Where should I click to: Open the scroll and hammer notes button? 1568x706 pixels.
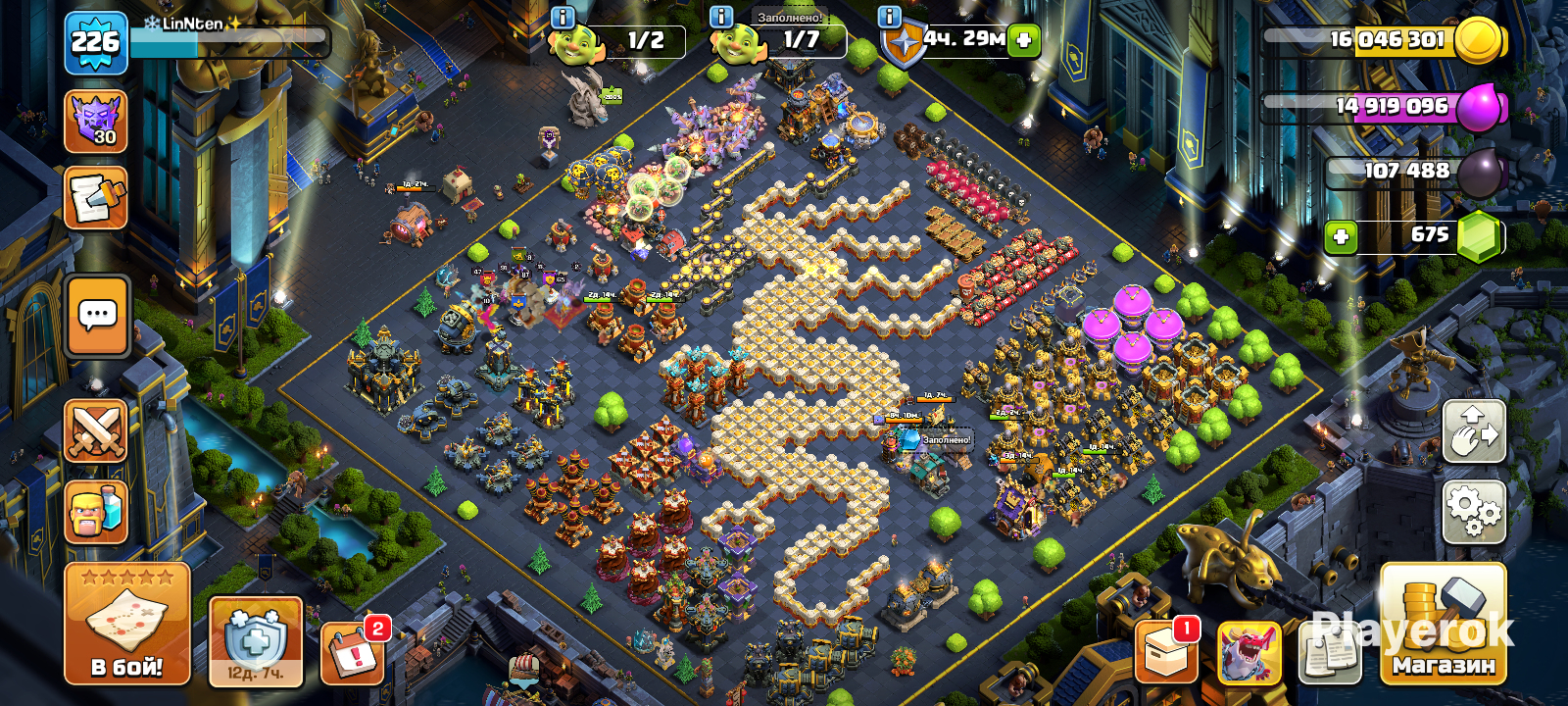tap(96, 197)
